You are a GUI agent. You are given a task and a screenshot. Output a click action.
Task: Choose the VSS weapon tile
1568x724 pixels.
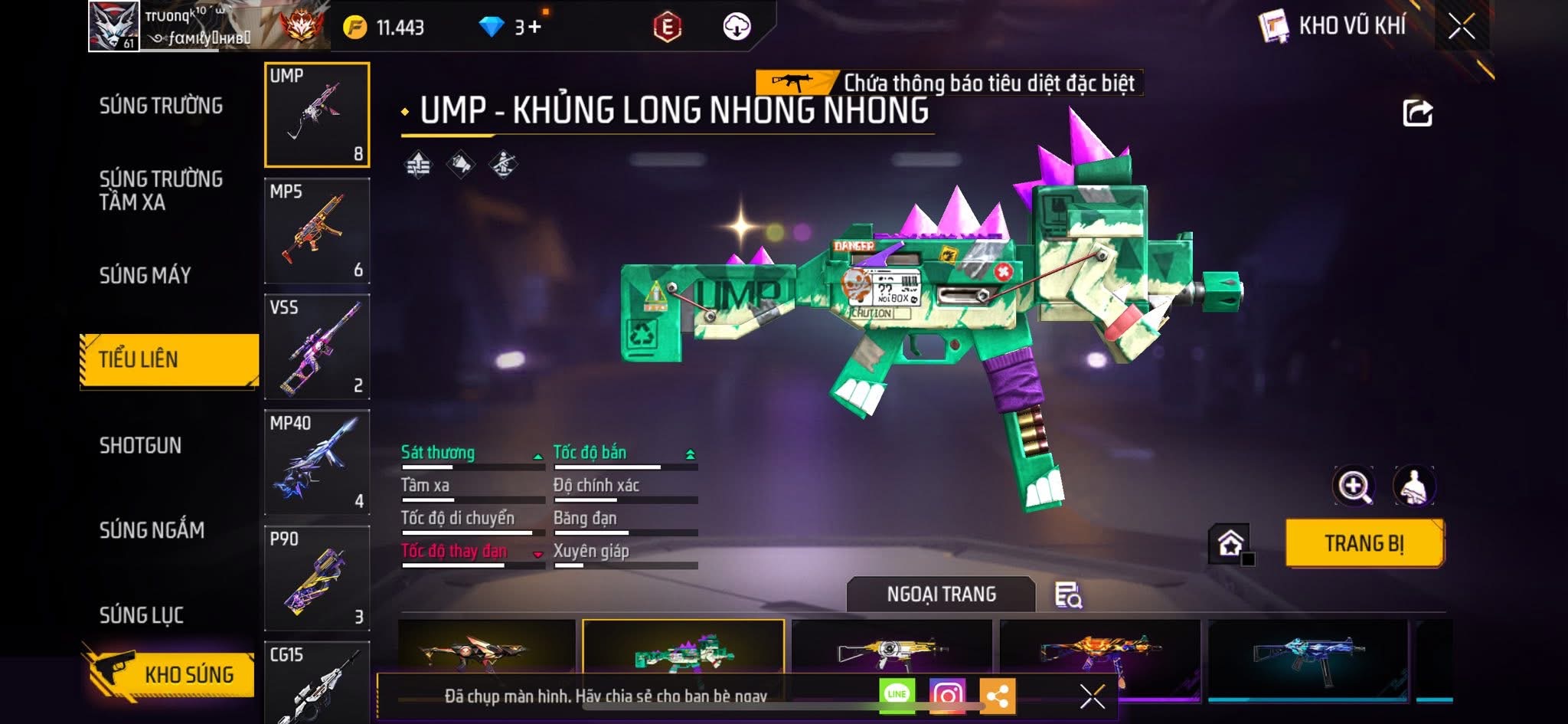(317, 347)
